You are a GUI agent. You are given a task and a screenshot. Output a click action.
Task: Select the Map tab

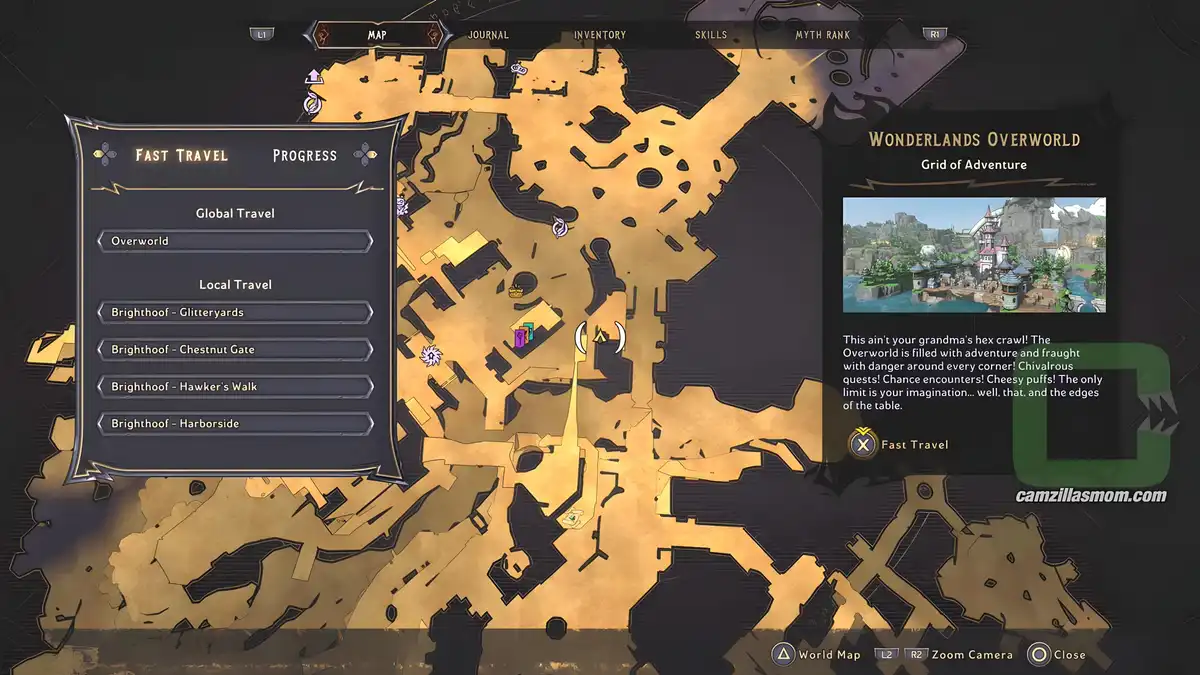pyautogui.click(x=377, y=35)
